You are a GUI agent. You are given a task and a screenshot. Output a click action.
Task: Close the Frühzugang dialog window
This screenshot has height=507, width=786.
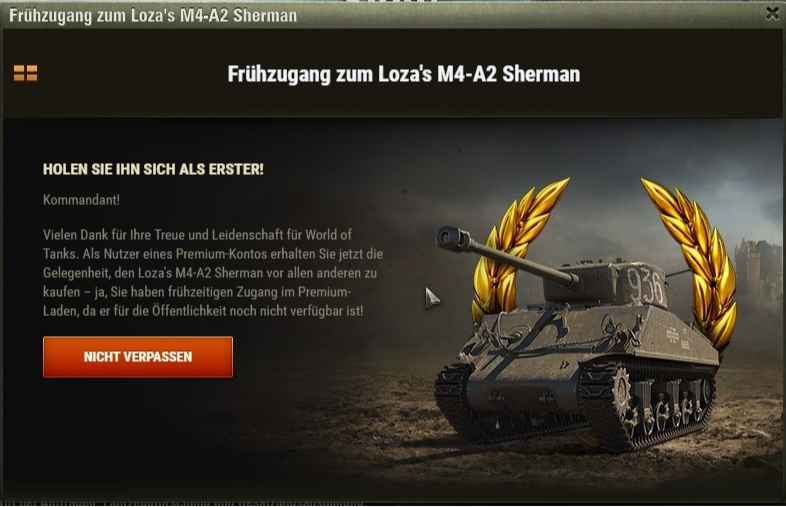point(771,14)
